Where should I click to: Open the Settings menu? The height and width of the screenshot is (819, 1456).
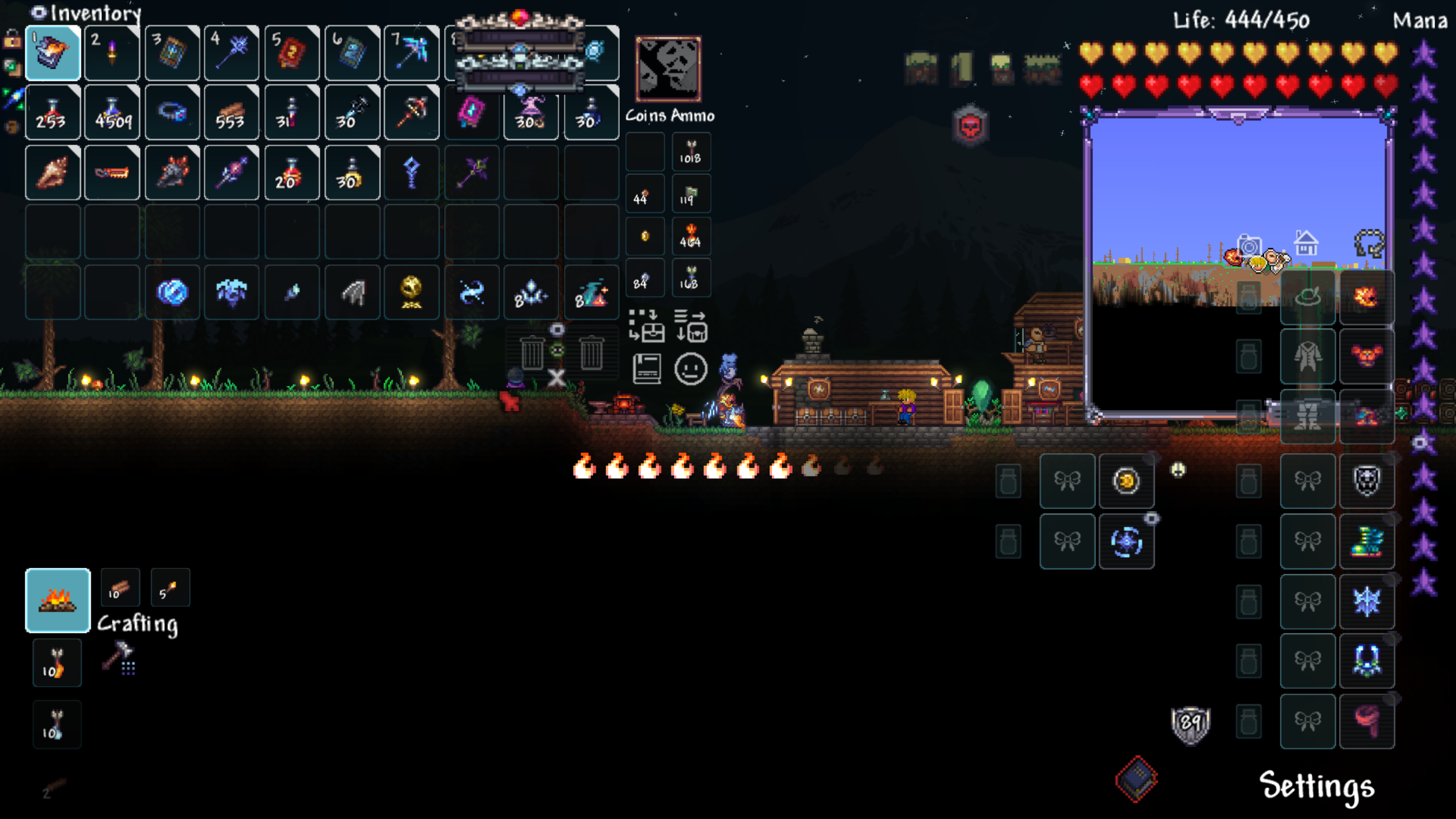[x=1316, y=786]
